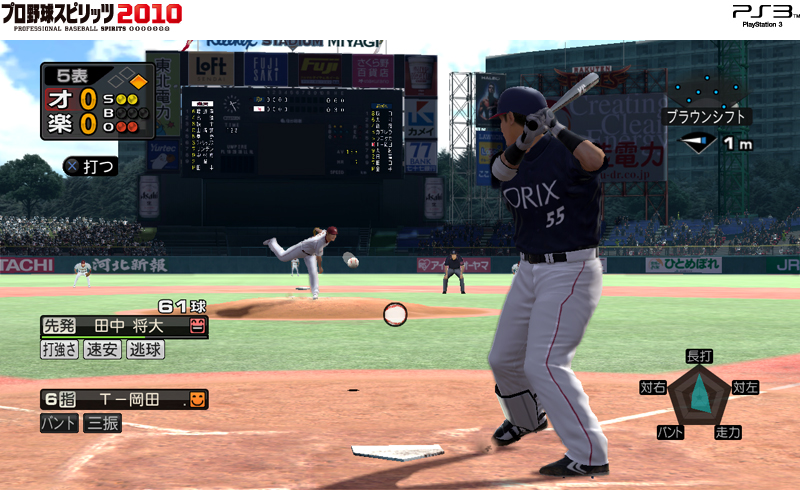This screenshot has height=490, width=800.
Task: Click the 逃球 pitcher trait tag
Action: pyautogui.click(x=145, y=350)
